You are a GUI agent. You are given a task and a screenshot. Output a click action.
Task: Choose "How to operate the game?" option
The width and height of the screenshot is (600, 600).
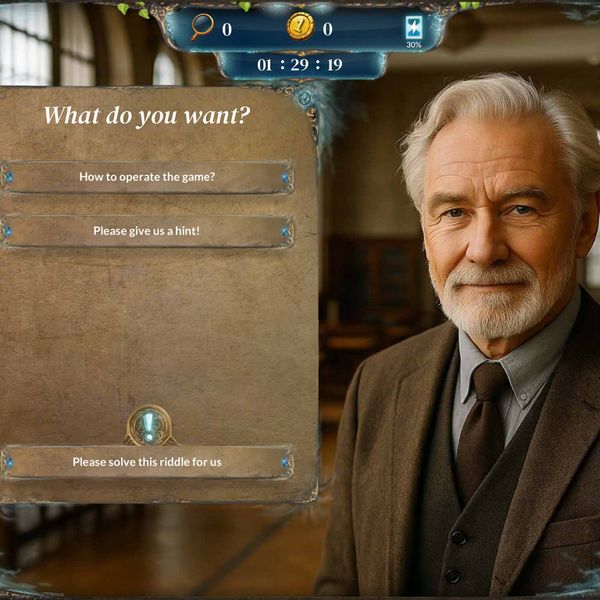tap(147, 177)
